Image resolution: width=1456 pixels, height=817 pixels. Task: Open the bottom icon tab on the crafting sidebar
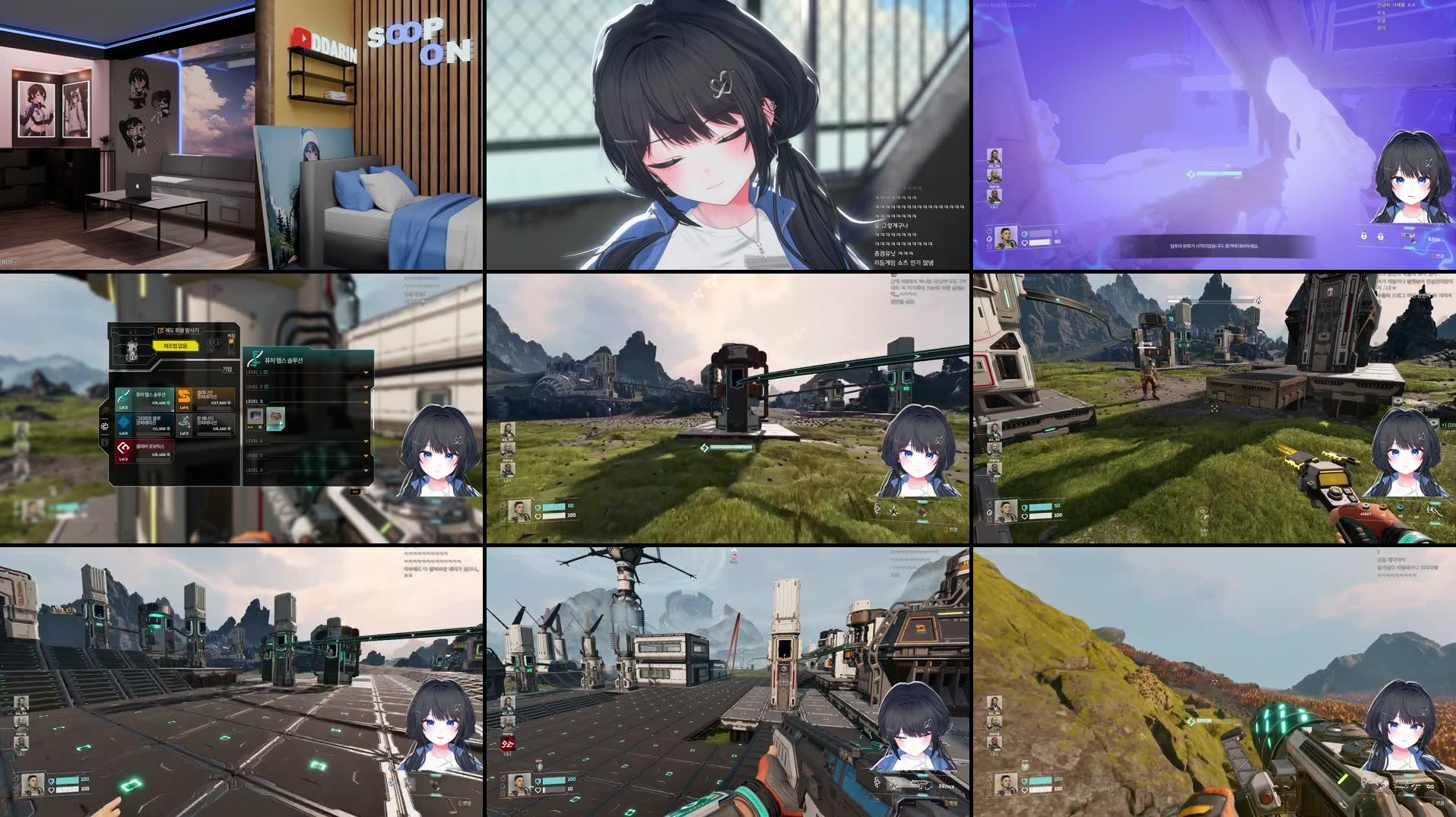coord(105,442)
